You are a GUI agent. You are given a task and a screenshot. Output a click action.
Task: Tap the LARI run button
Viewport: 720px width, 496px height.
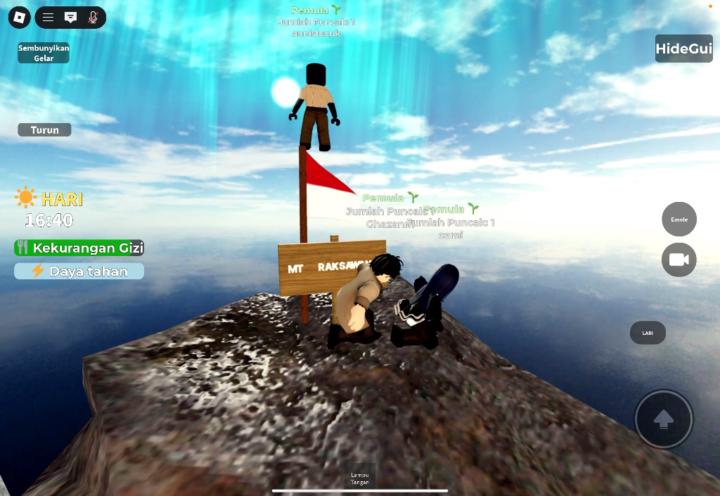(x=647, y=333)
